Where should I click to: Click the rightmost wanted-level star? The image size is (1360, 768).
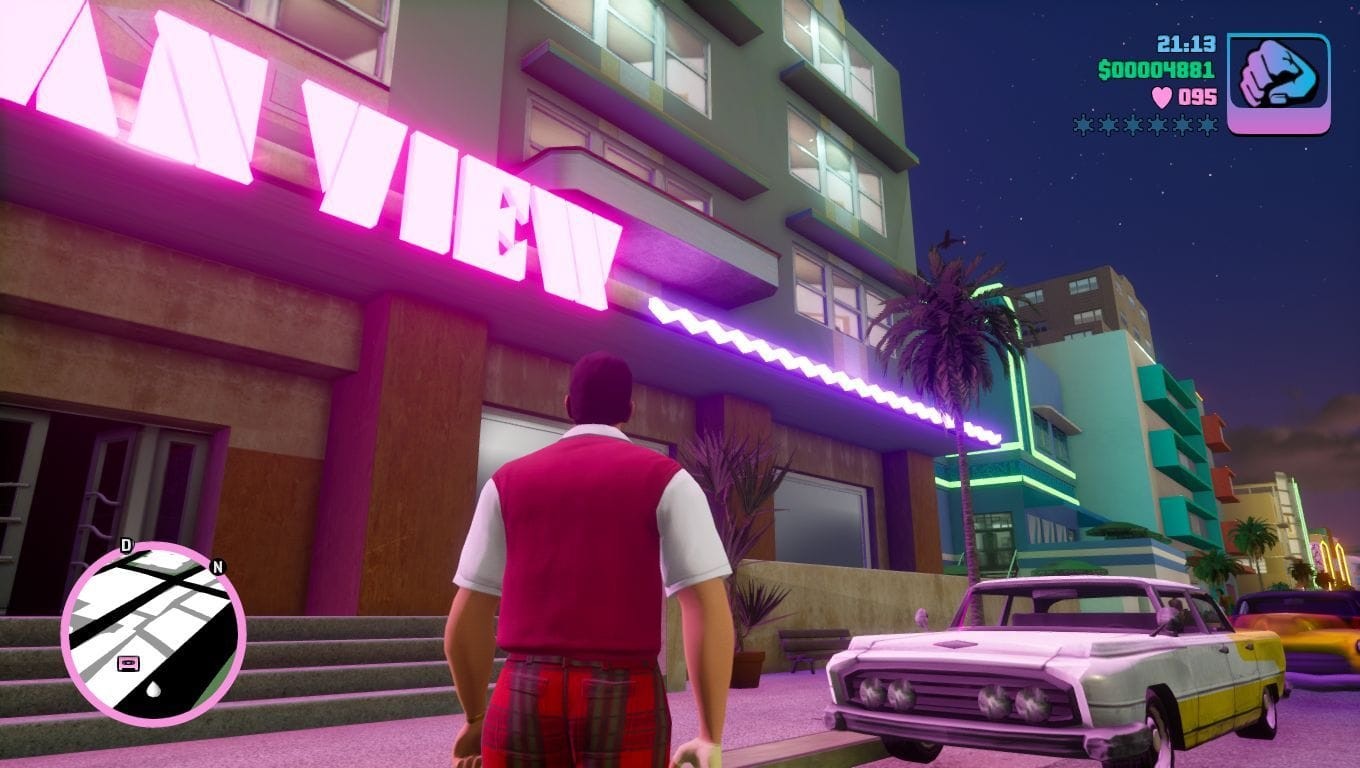tap(1206, 125)
